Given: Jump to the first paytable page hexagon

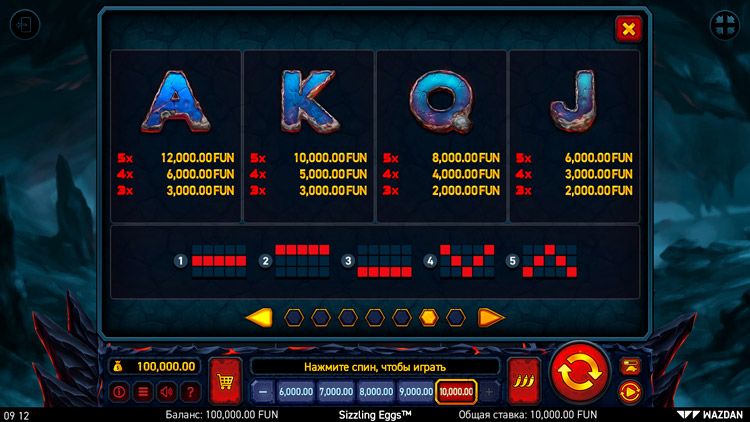Looking at the screenshot, I should 294,318.
